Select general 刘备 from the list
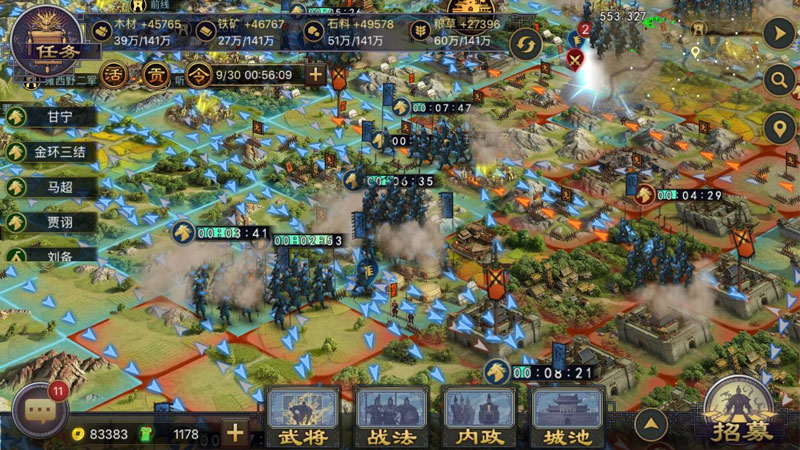The height and width of the screenshot is (450, 800). 52,255
